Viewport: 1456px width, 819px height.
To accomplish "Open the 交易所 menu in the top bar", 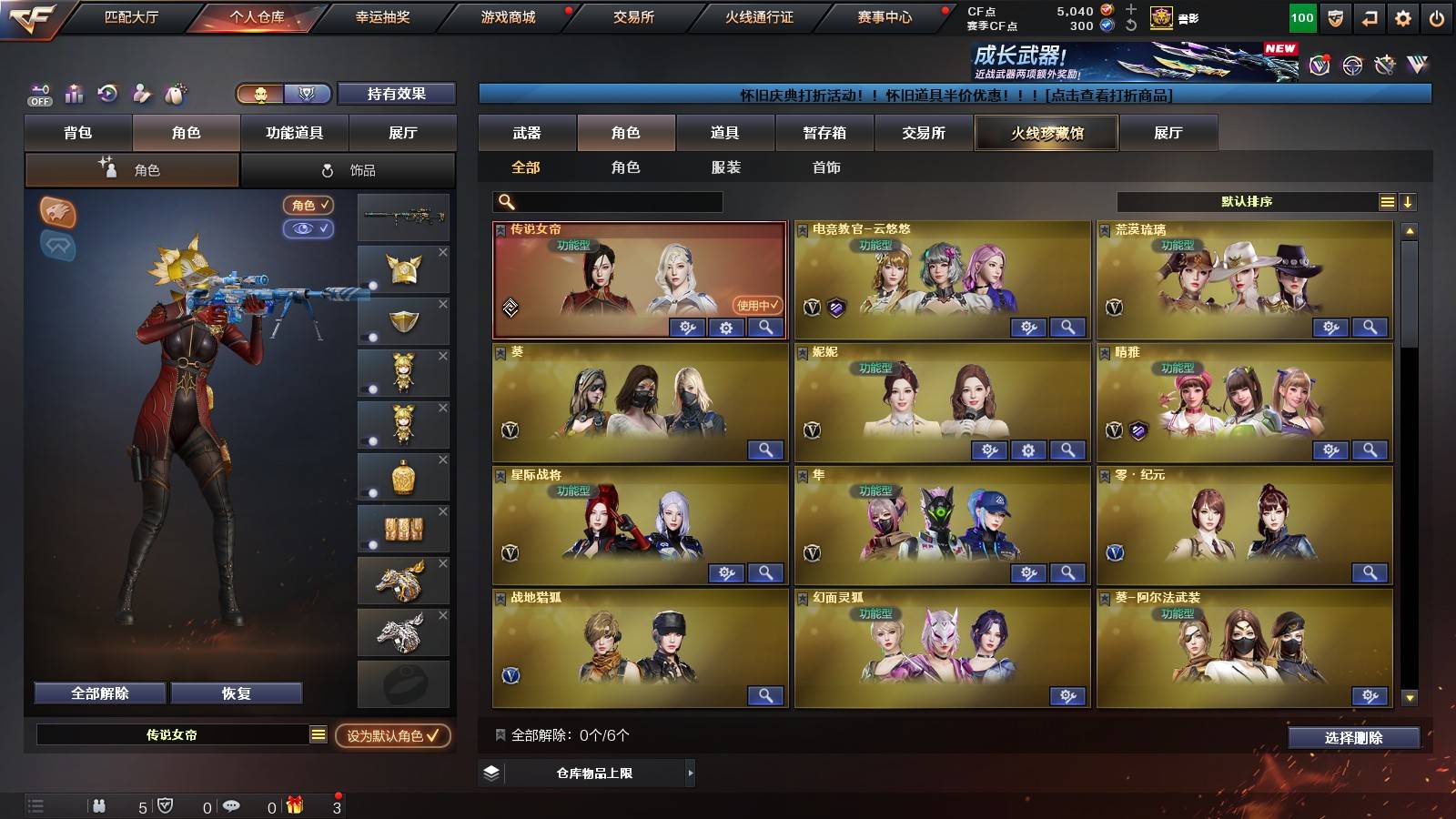I will click(635, 16).
